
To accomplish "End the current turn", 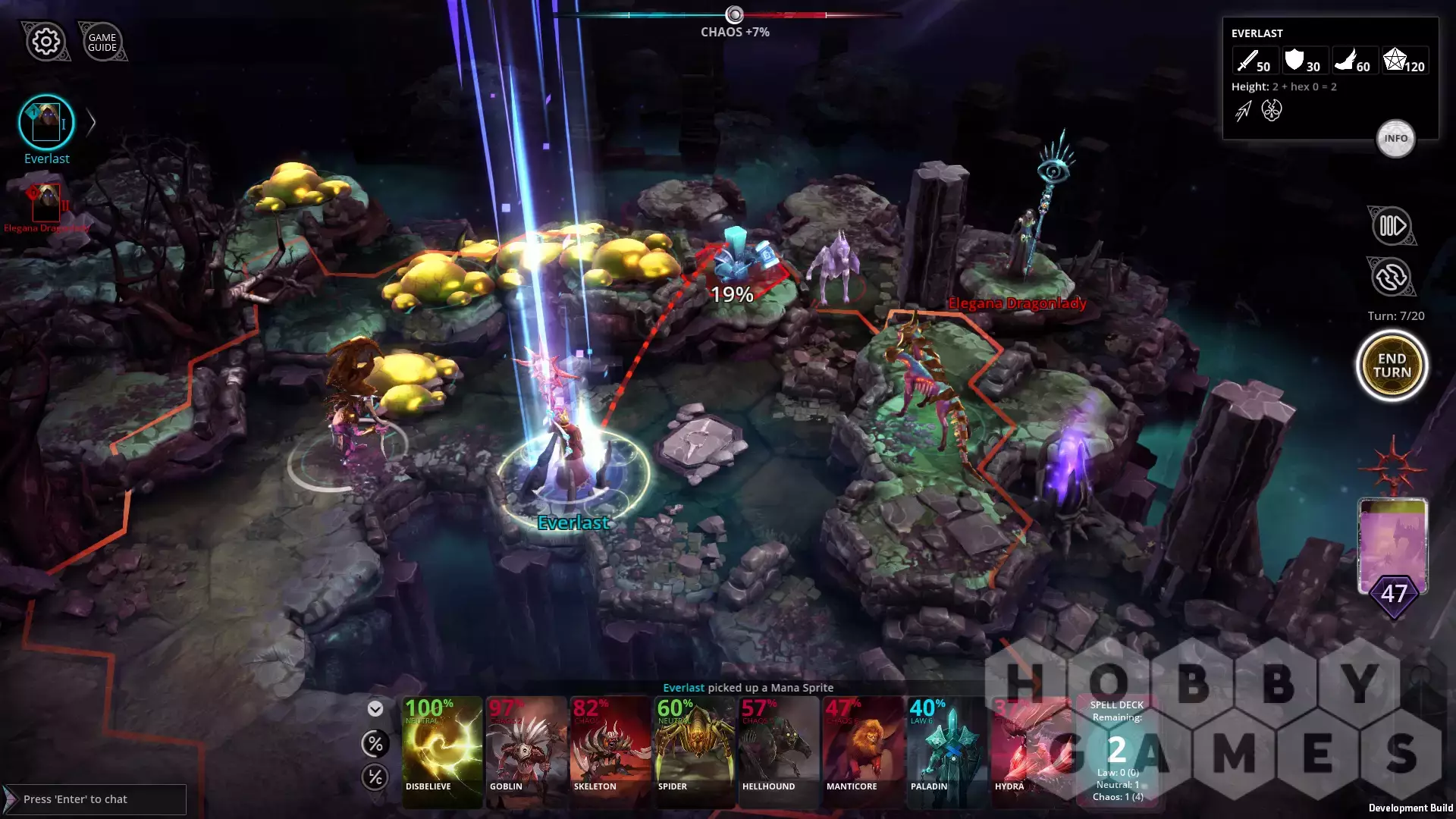I will pyautogui.click(x=1392, y=366).
